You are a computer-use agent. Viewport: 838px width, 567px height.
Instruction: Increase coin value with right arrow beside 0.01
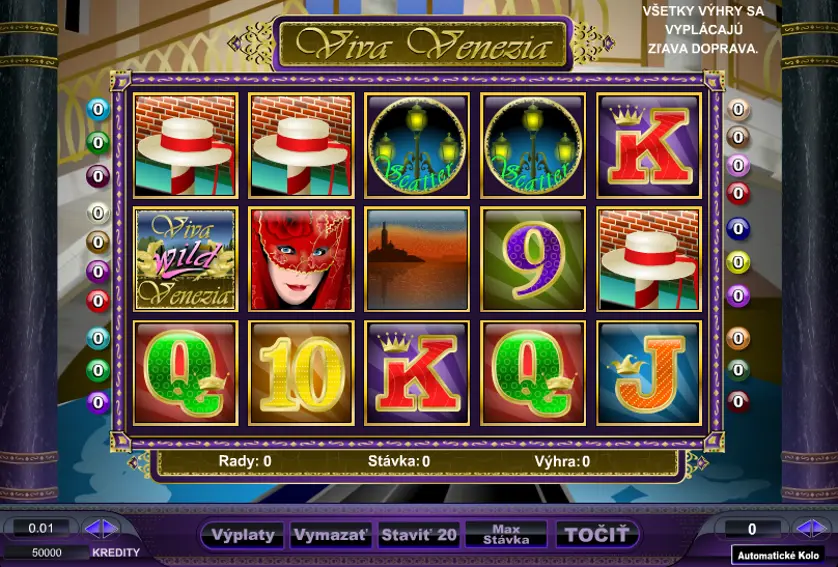pos(110,528)
